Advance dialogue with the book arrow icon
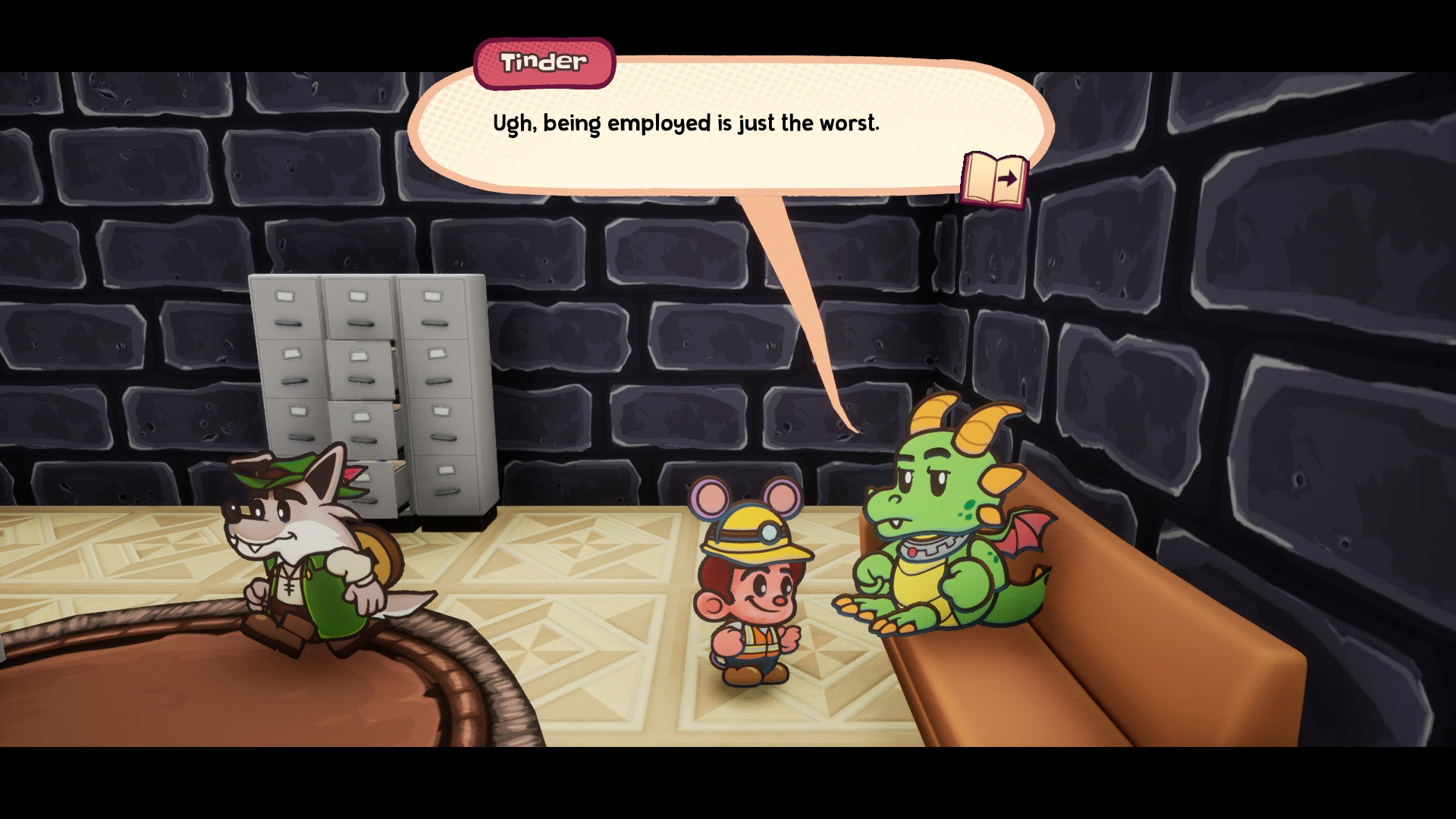 tap(994, 180)
